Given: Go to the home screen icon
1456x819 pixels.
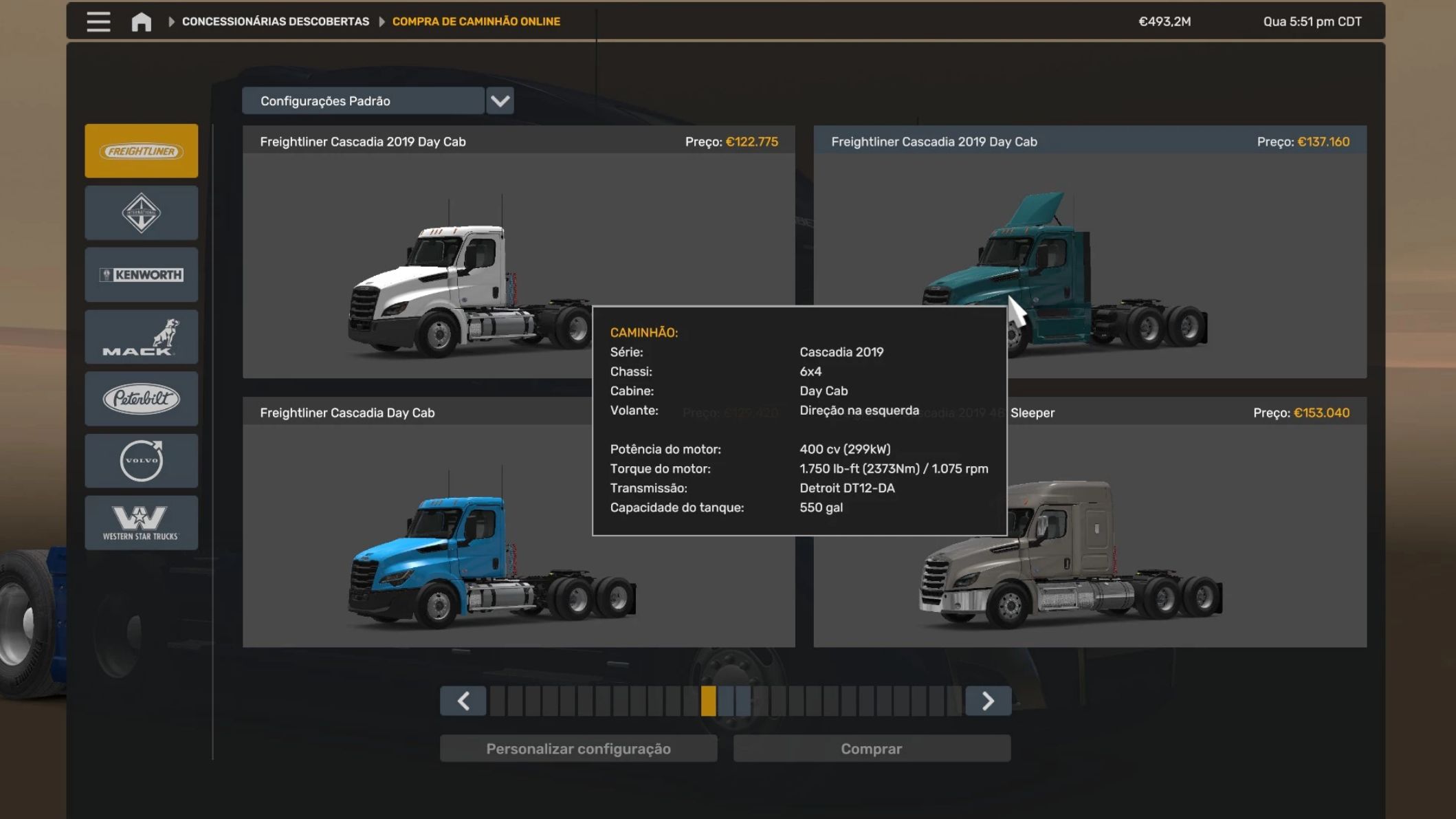Looking at the screenshot, I should click(x=142, y=22).
